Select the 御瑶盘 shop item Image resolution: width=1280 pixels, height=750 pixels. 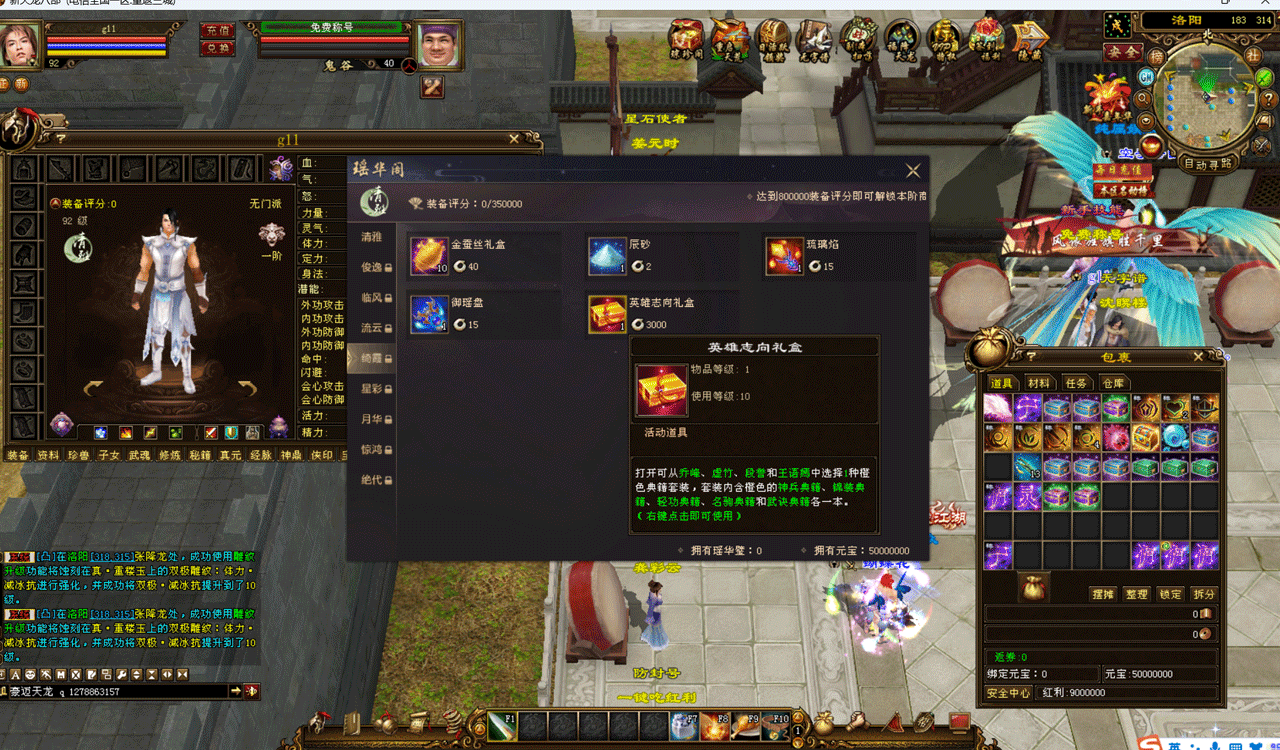[431, 314]
